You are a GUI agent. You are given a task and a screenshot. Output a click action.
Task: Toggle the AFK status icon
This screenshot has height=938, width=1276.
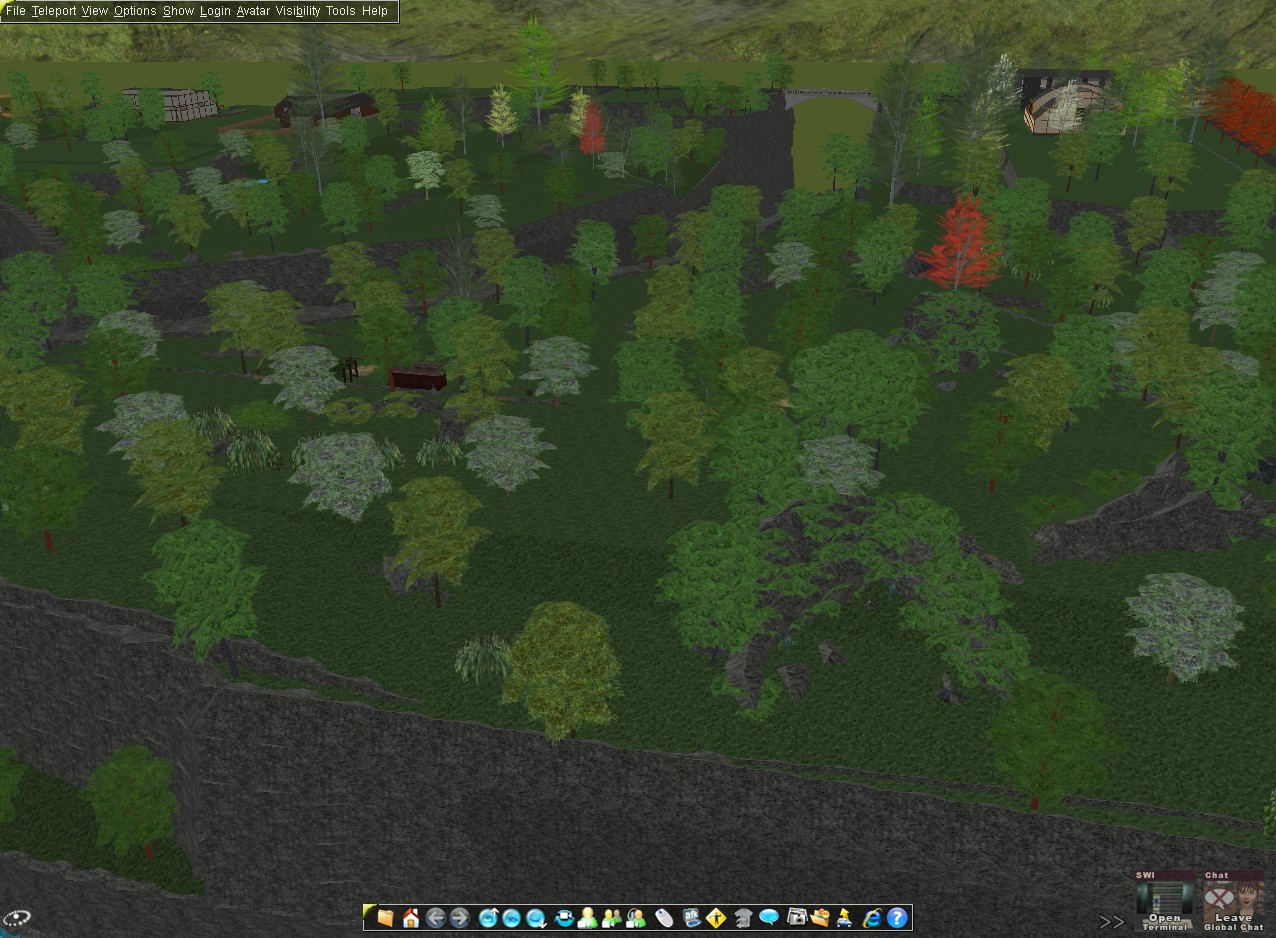tap(691, 917)
